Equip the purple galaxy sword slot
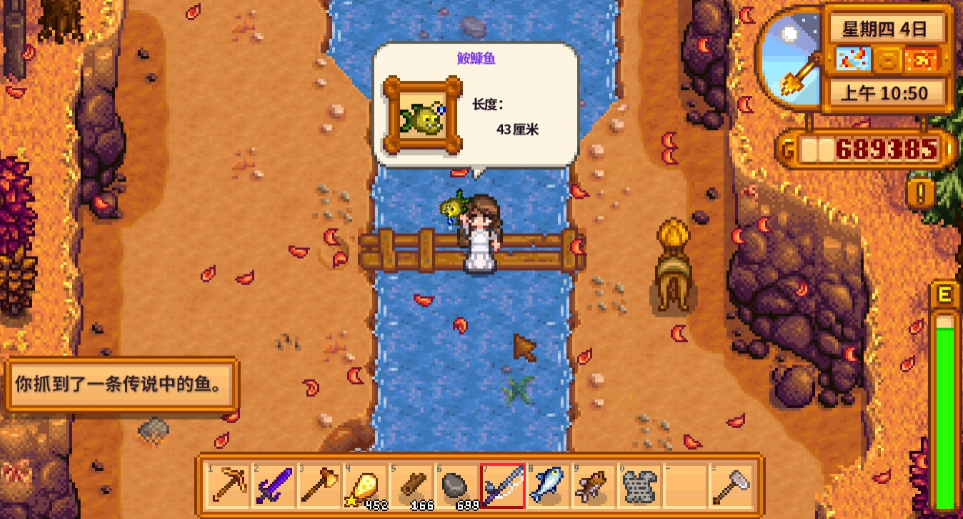This screenshot has width=963, height=519. tap(273, 485)
